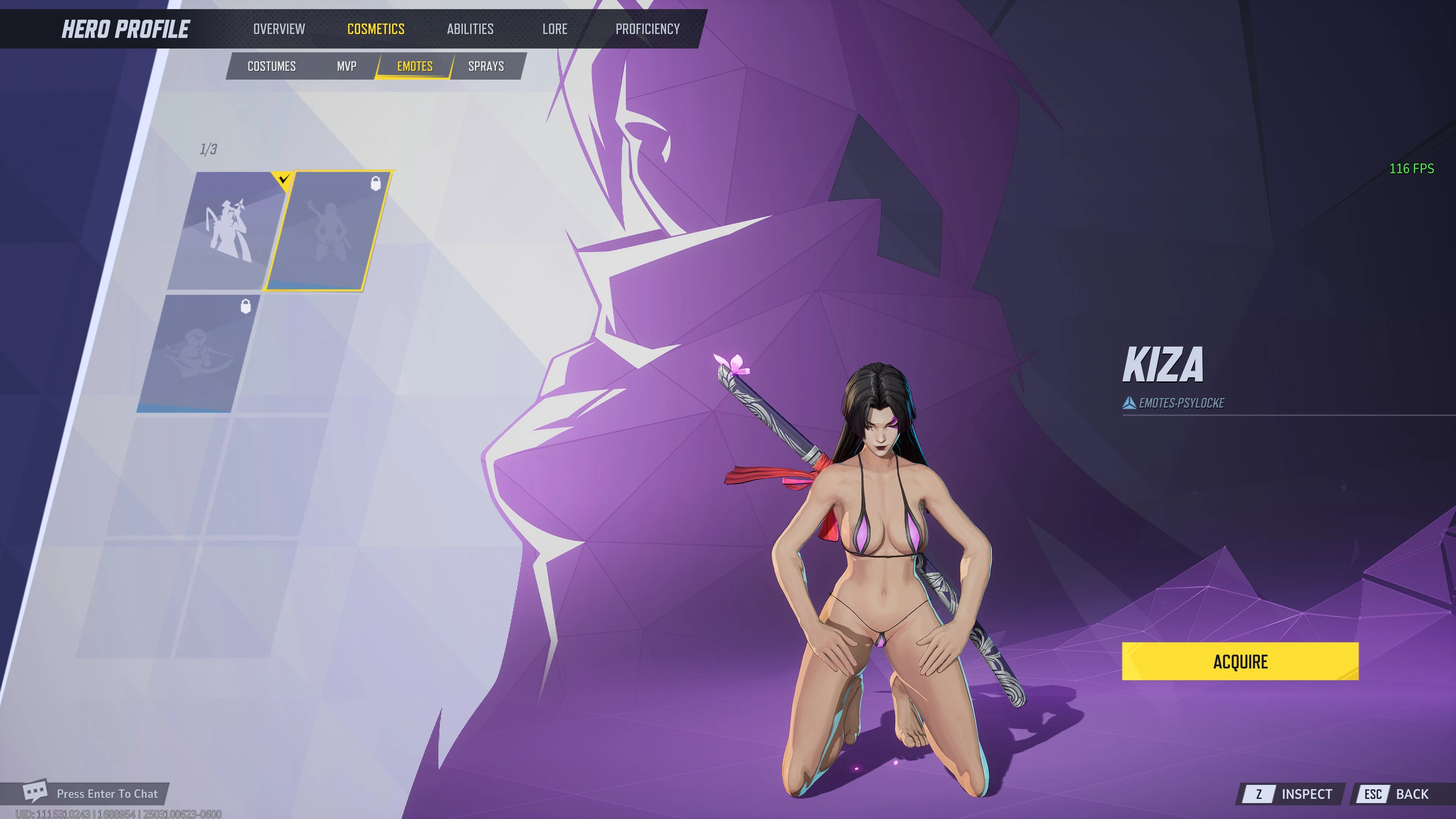Choose the locked emote tile in second row

pos(198,353)
